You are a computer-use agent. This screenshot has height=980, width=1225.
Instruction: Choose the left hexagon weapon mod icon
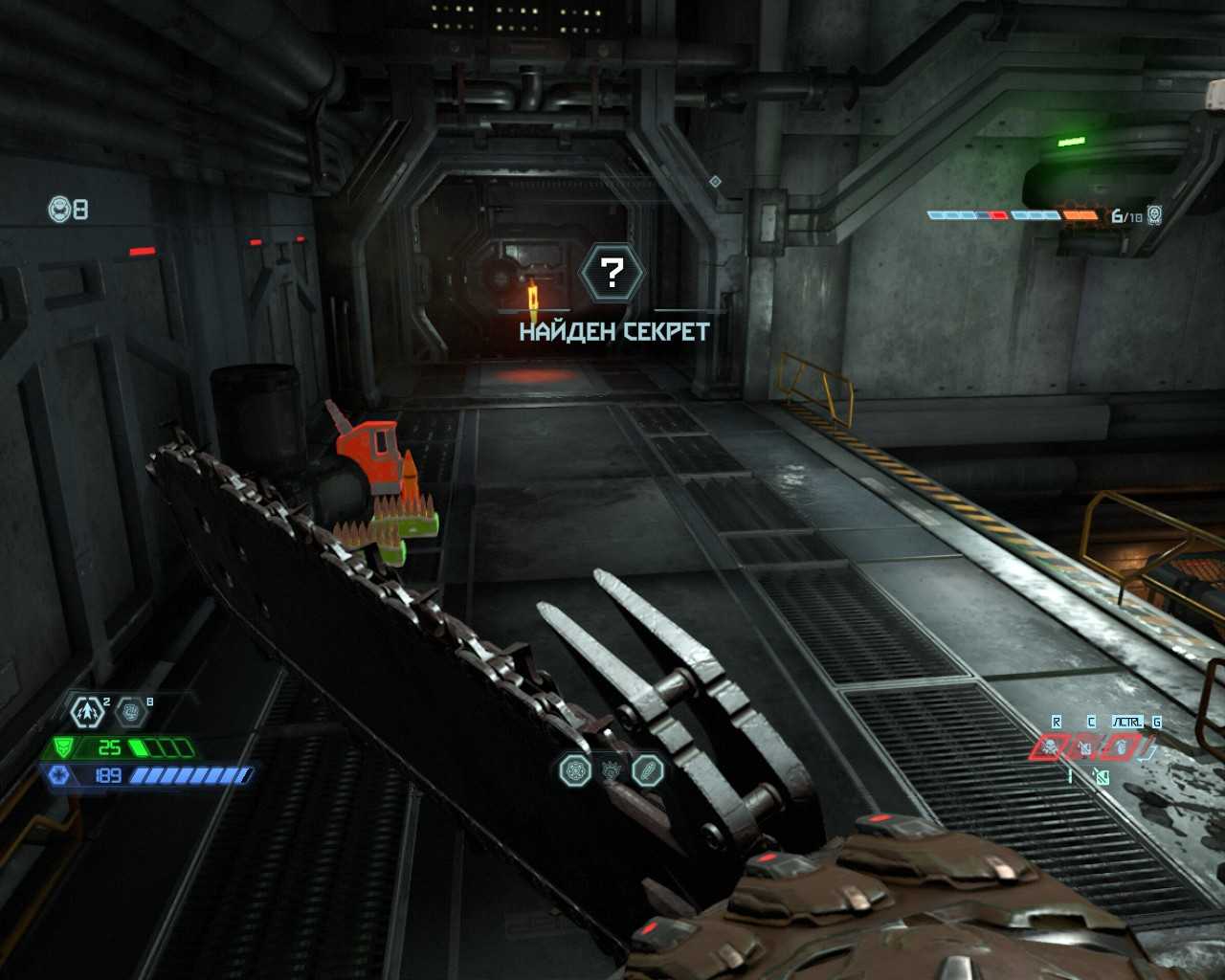click(x=574, y=769)
